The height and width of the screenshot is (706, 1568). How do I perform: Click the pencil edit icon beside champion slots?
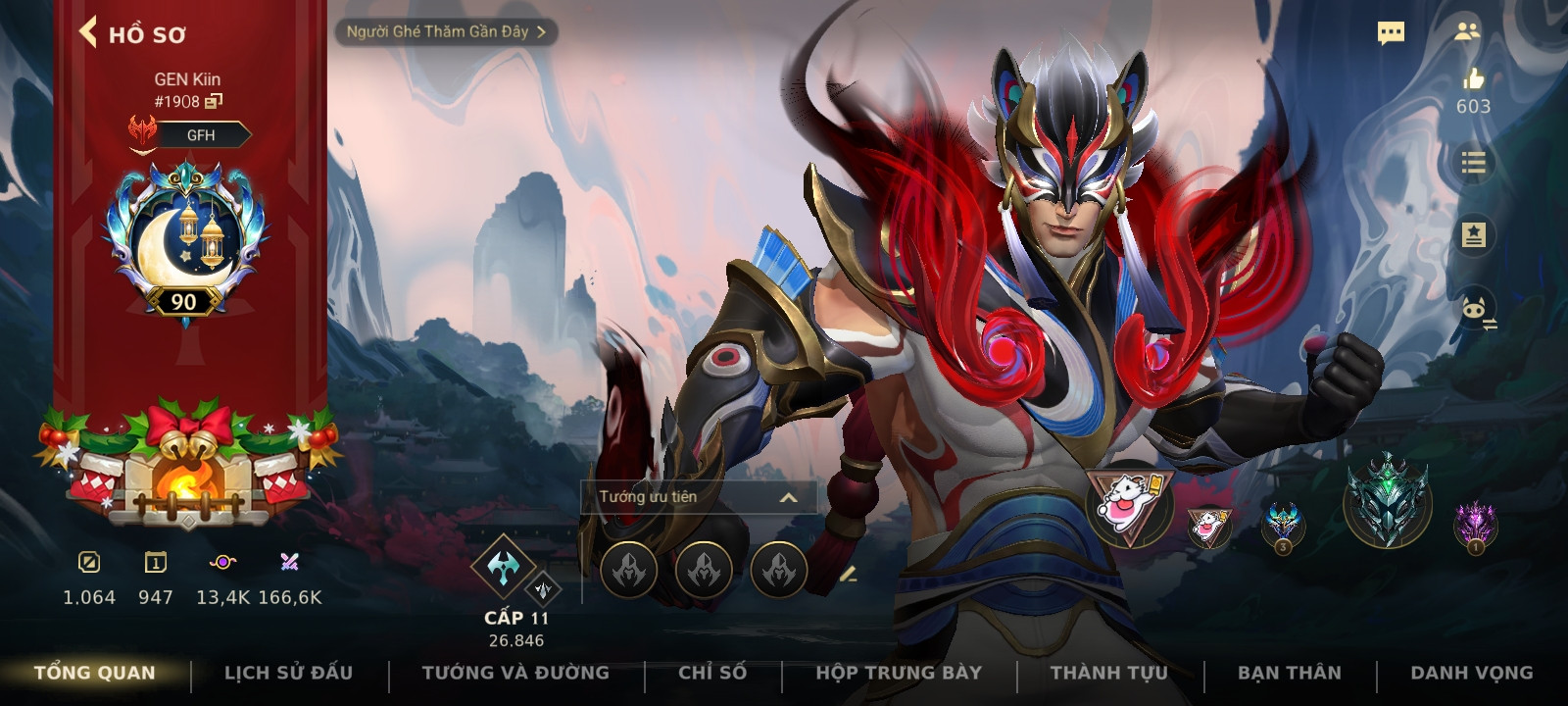click(849, 574)
